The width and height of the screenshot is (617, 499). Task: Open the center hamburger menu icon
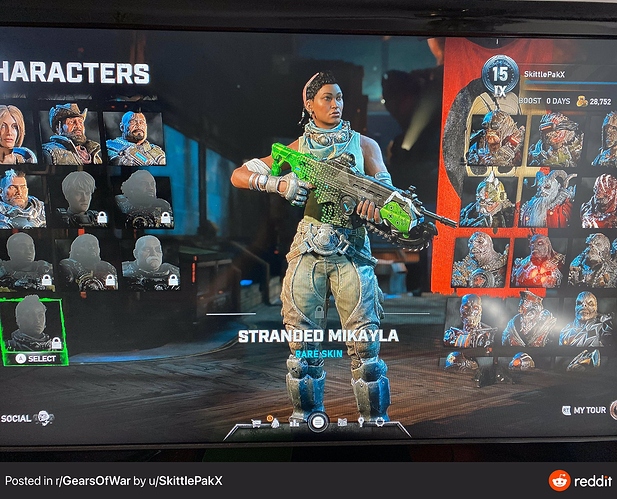tap(318, 422)
